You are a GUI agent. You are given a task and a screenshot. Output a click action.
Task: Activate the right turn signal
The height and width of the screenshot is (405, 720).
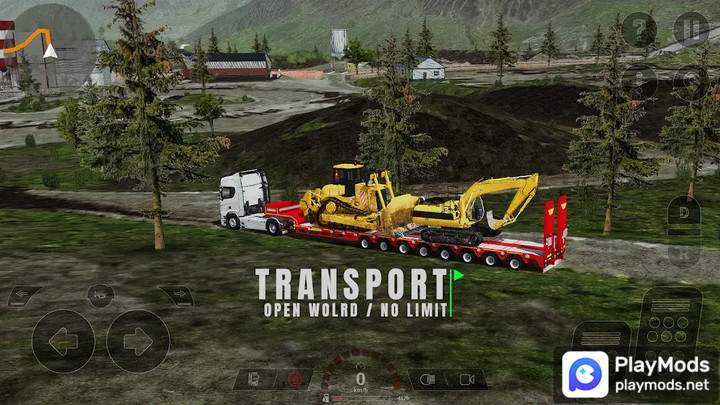(175, 296)
